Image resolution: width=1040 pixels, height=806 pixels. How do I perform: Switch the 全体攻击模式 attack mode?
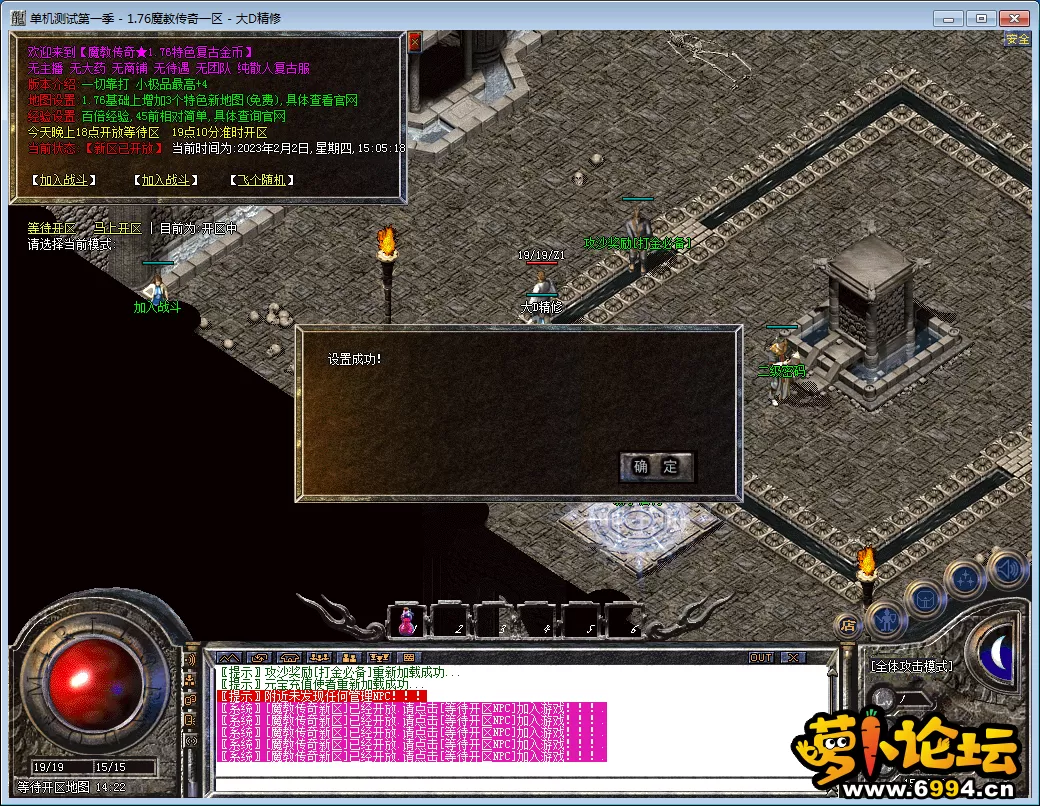point(911,666)
